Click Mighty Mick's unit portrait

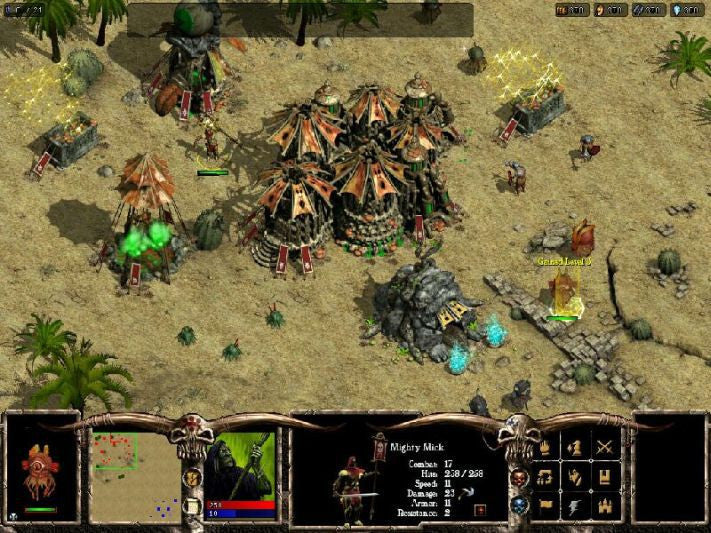click(371, 482)
